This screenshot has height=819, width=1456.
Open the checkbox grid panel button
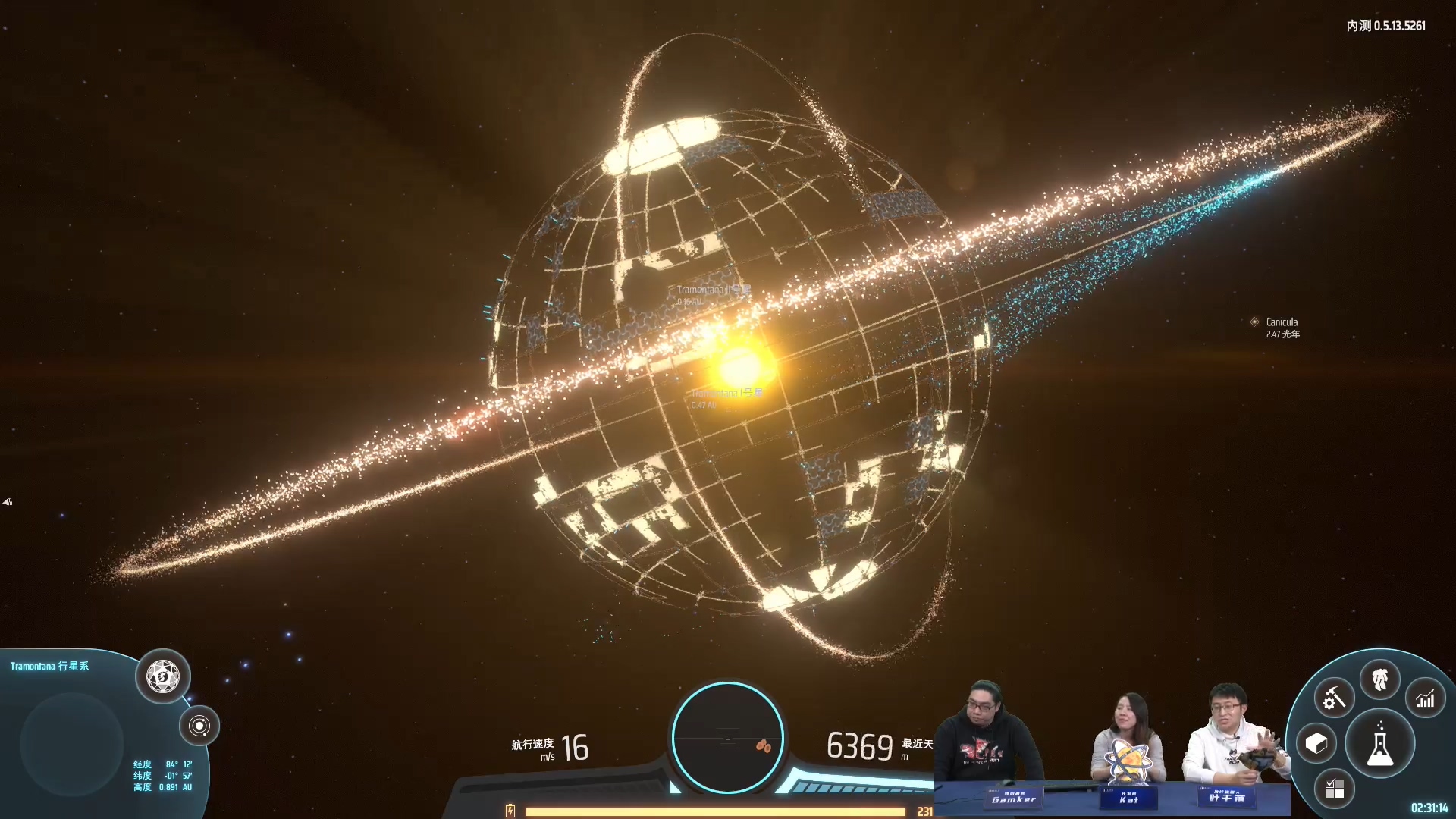pyautogui.click(x=1334, y=789)
